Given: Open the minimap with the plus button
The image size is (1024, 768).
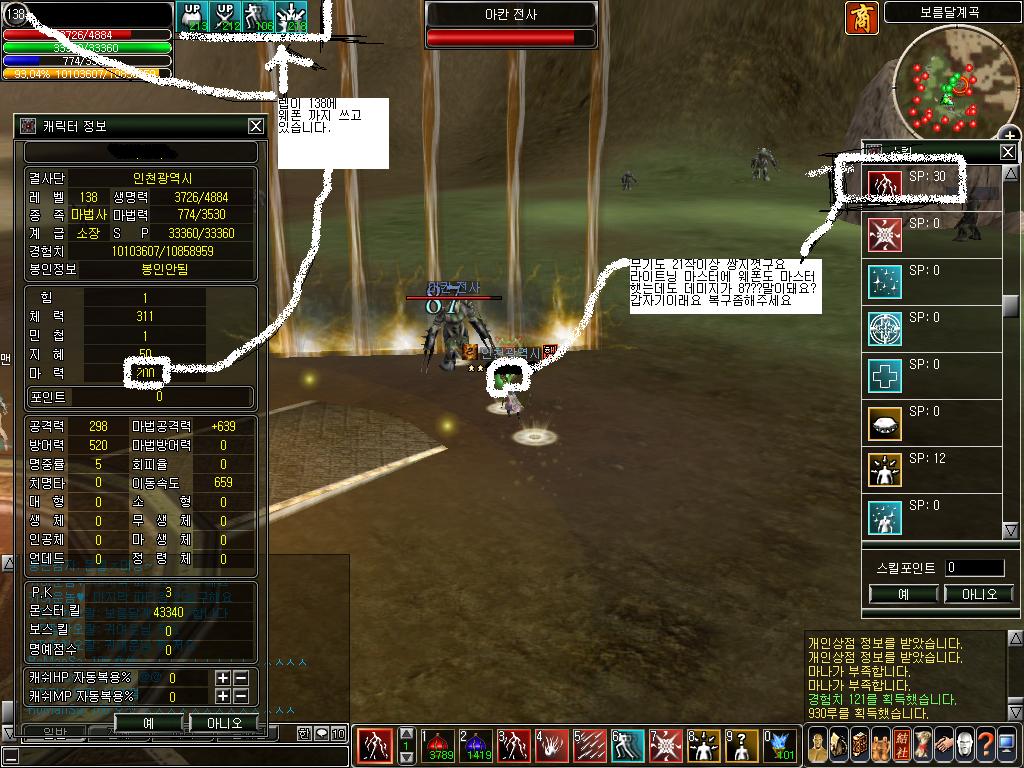Looking at the screenshot, I should (x=1010, y=136).
